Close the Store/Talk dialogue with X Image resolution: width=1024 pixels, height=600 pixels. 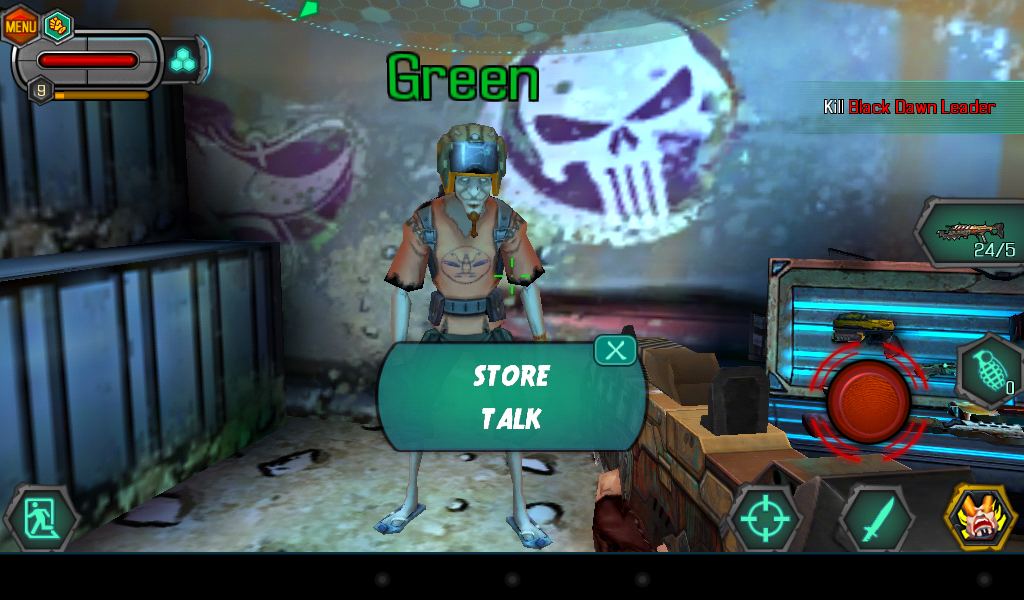tap(616, 350)
